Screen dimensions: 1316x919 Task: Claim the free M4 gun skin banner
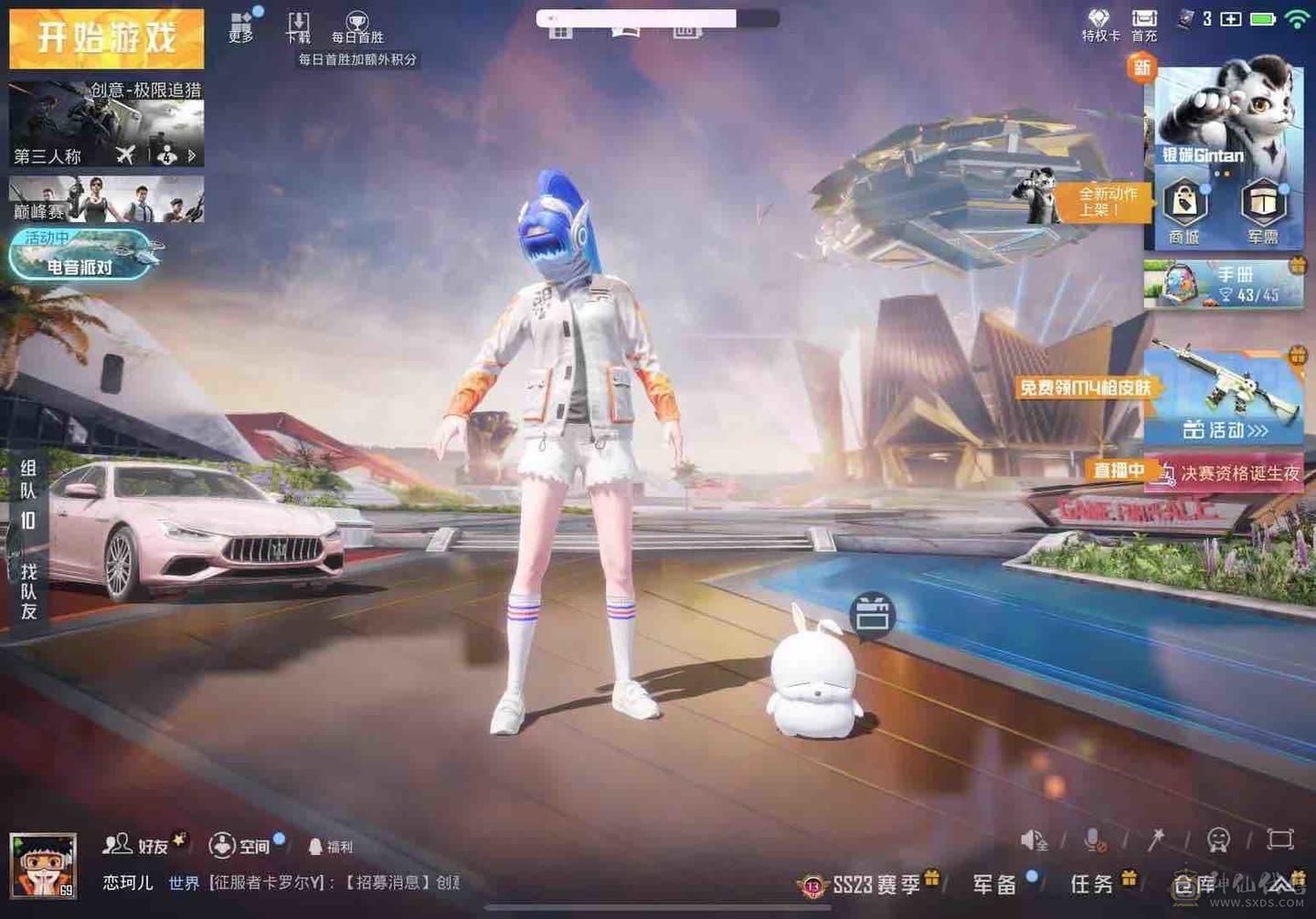click(1088, 386)
